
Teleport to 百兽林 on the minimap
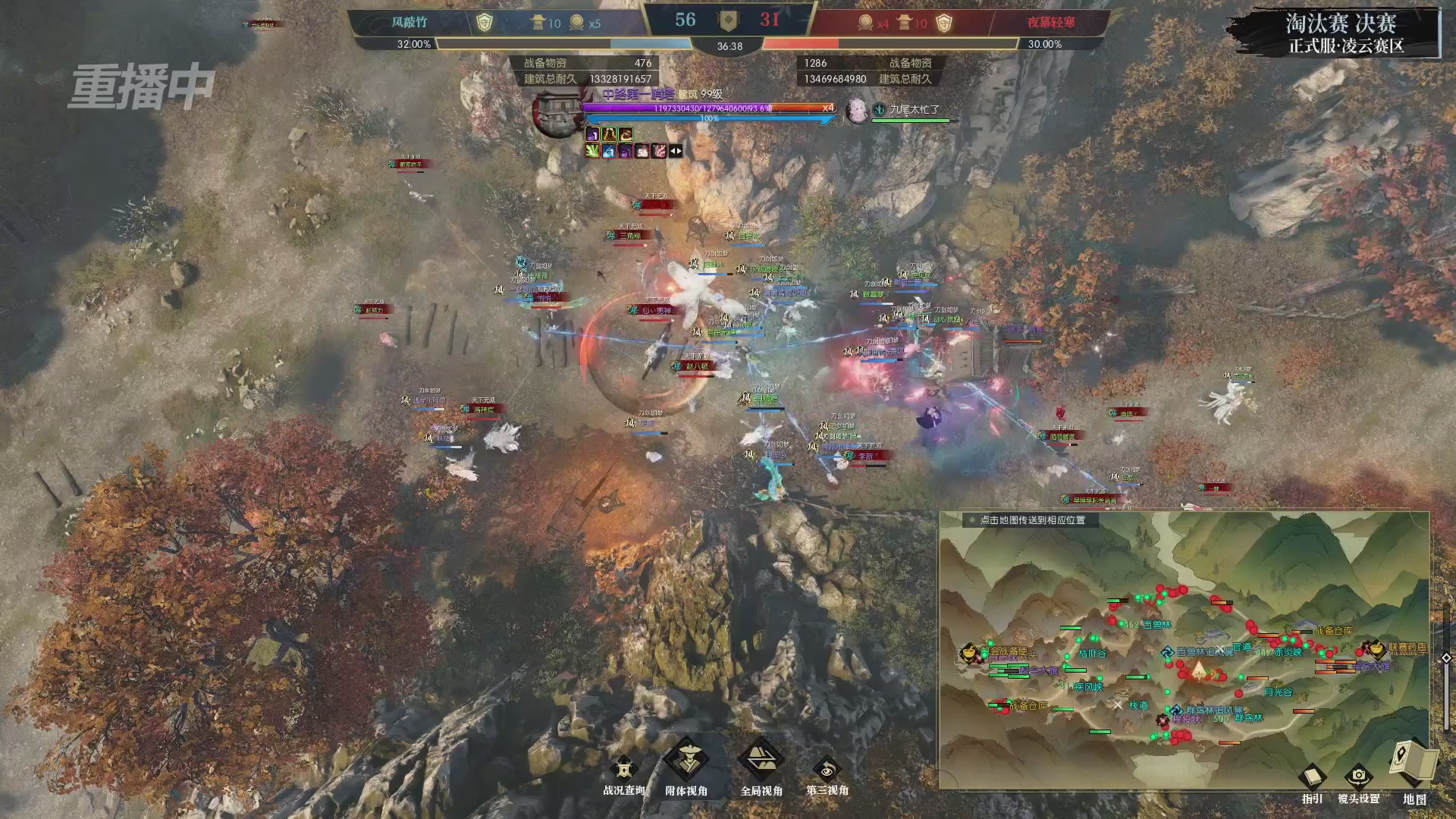(1156, 625)
